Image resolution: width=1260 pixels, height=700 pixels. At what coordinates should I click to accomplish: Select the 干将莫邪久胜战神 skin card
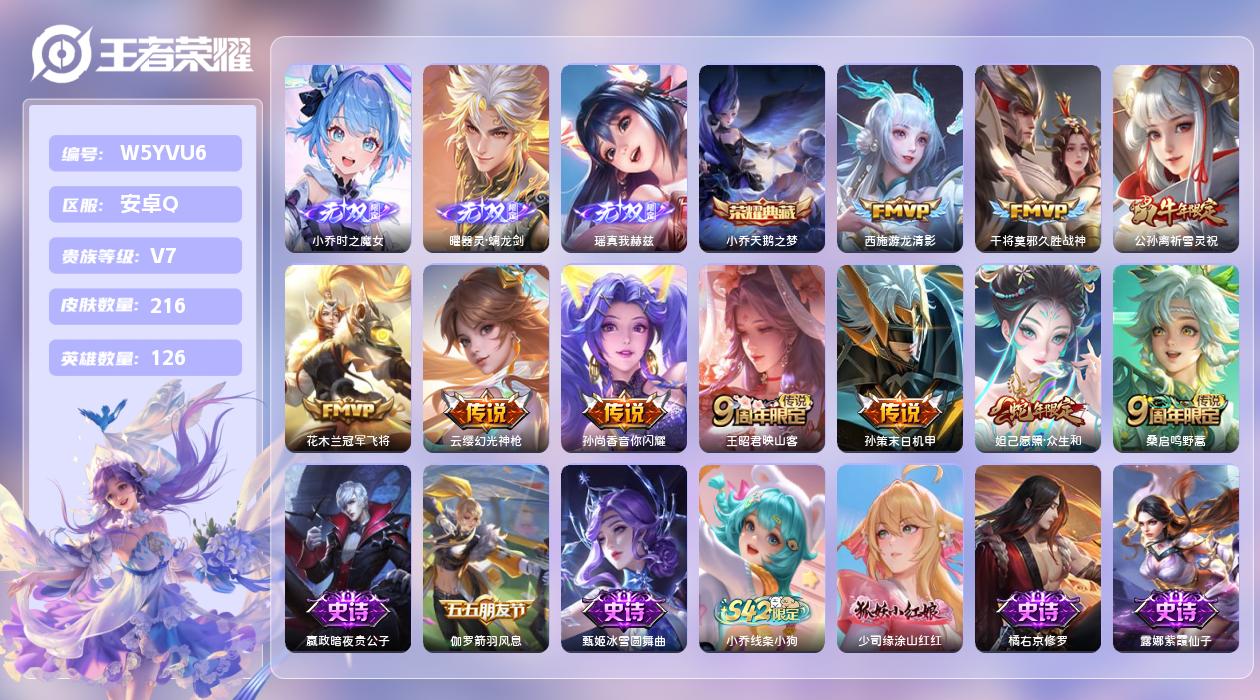[x=1038, y=158]
